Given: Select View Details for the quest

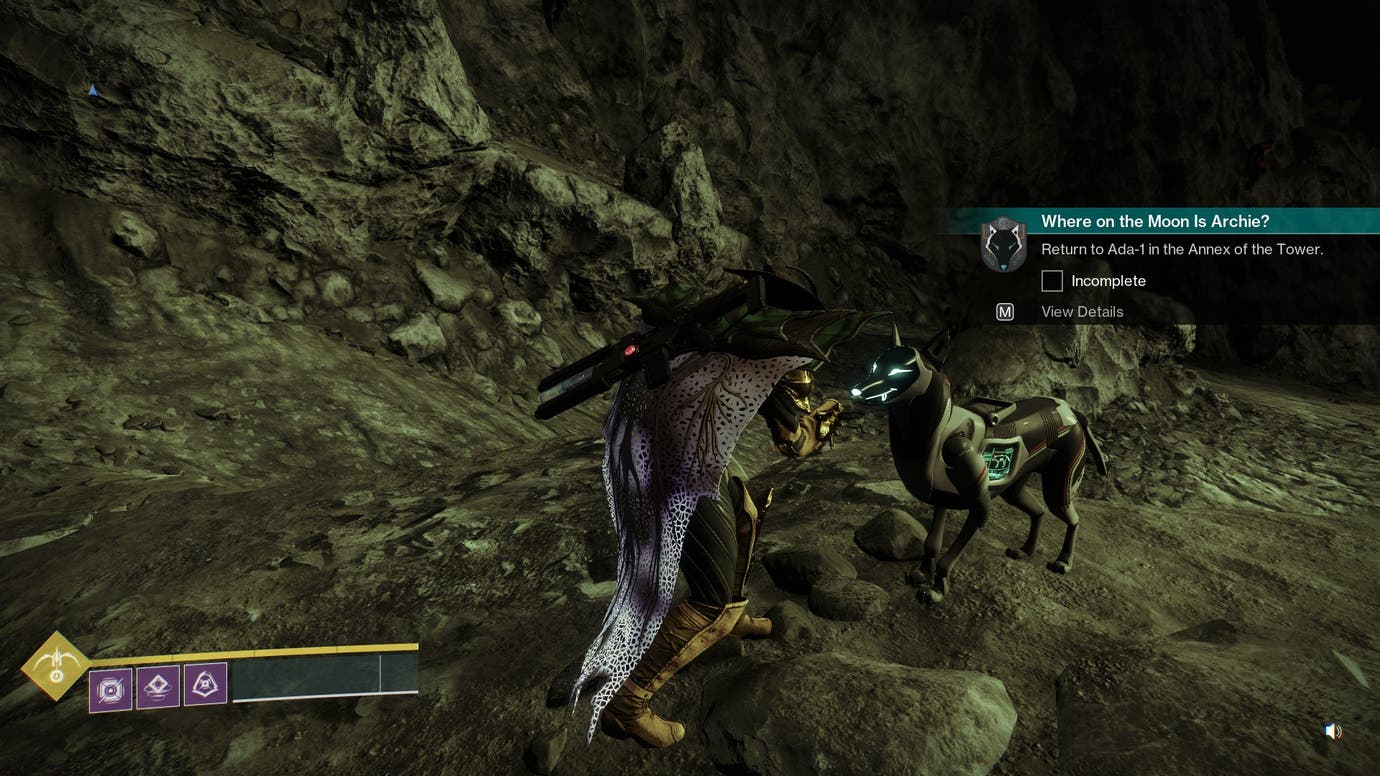Looking at the screenshot, I should (x=1082, y=312).
